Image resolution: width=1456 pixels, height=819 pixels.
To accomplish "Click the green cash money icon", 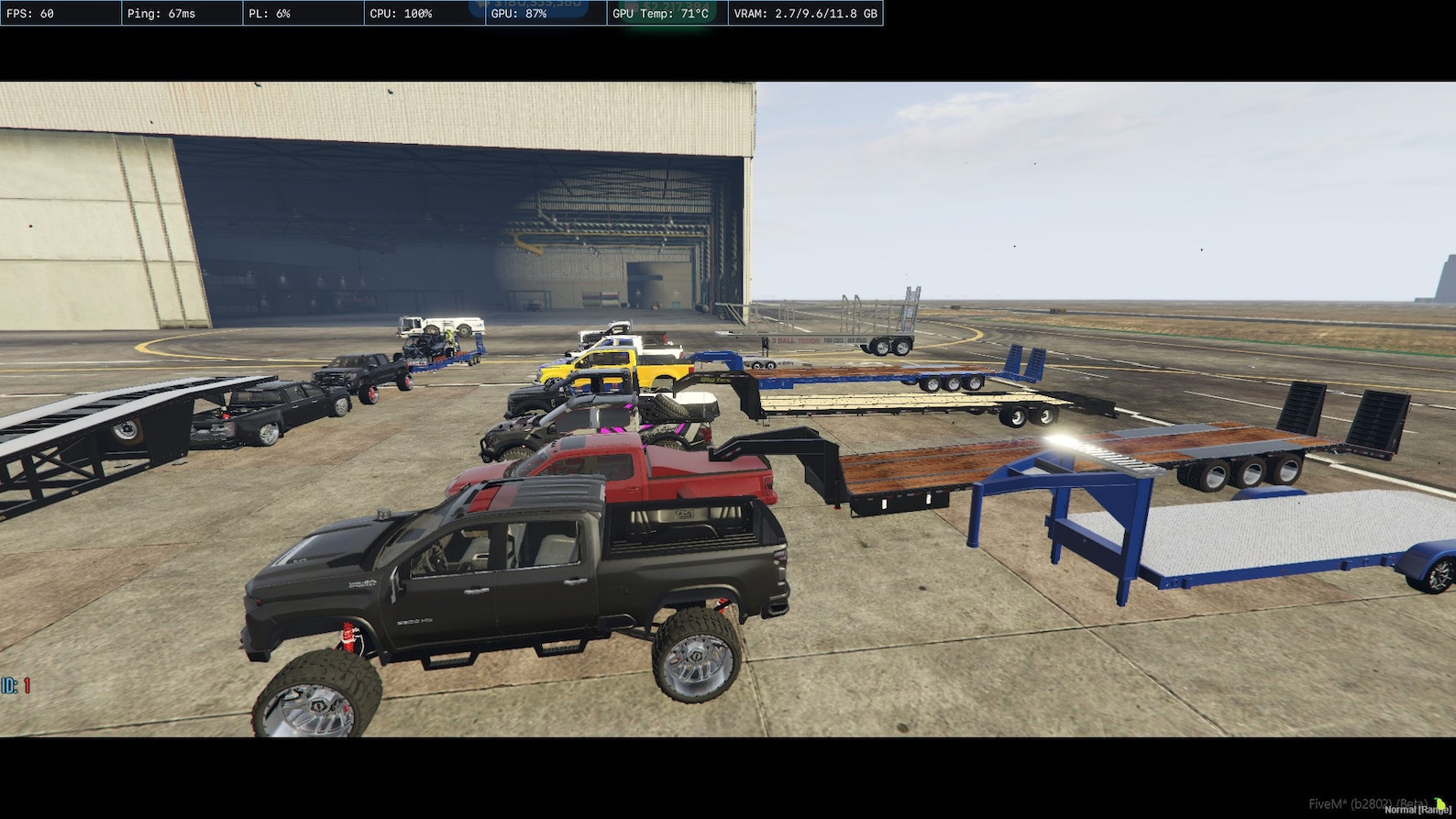I will click(x=635, y=7).
